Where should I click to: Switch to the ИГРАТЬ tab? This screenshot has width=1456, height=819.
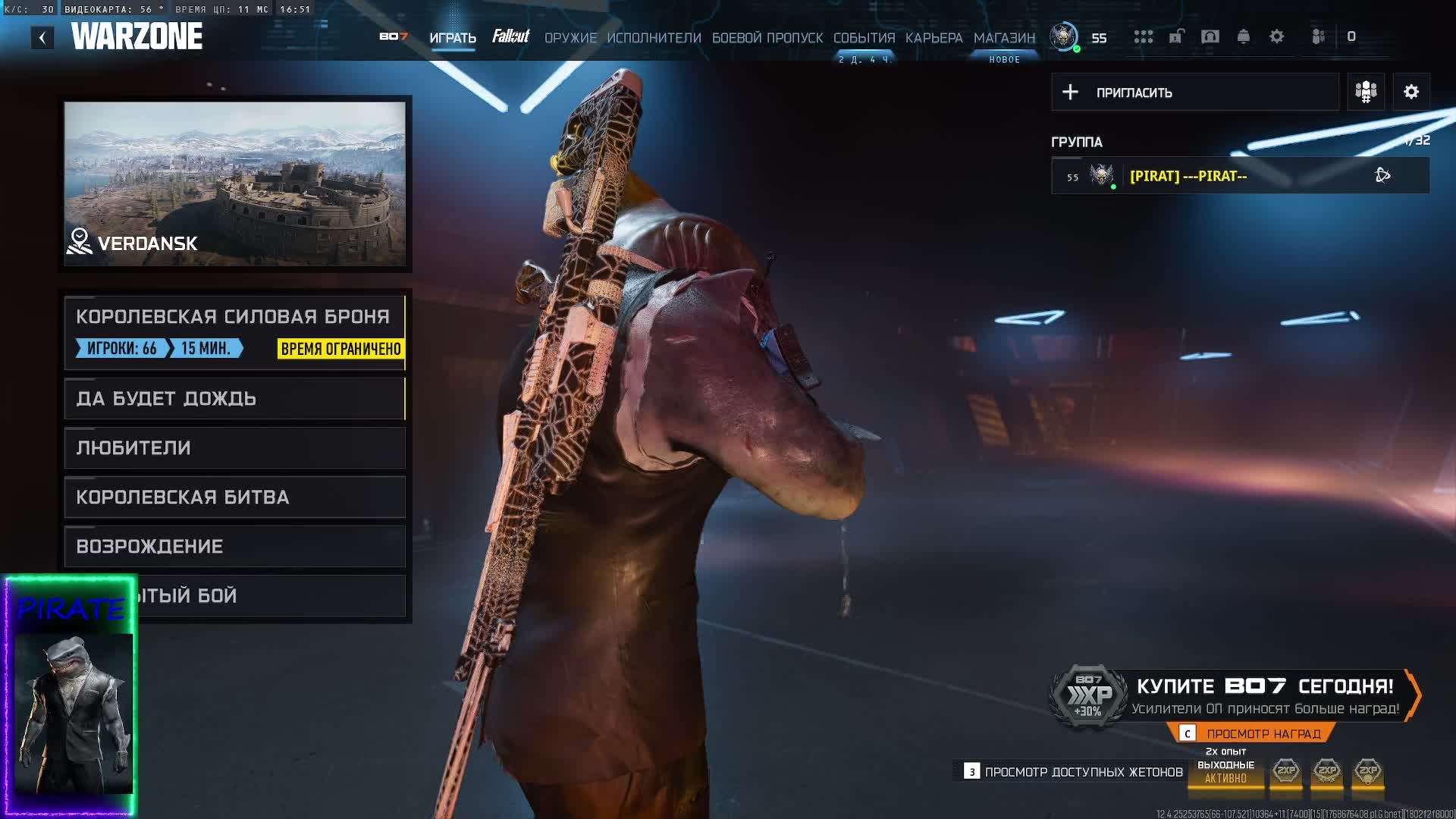pyautogui.click(x=453, y=38)
